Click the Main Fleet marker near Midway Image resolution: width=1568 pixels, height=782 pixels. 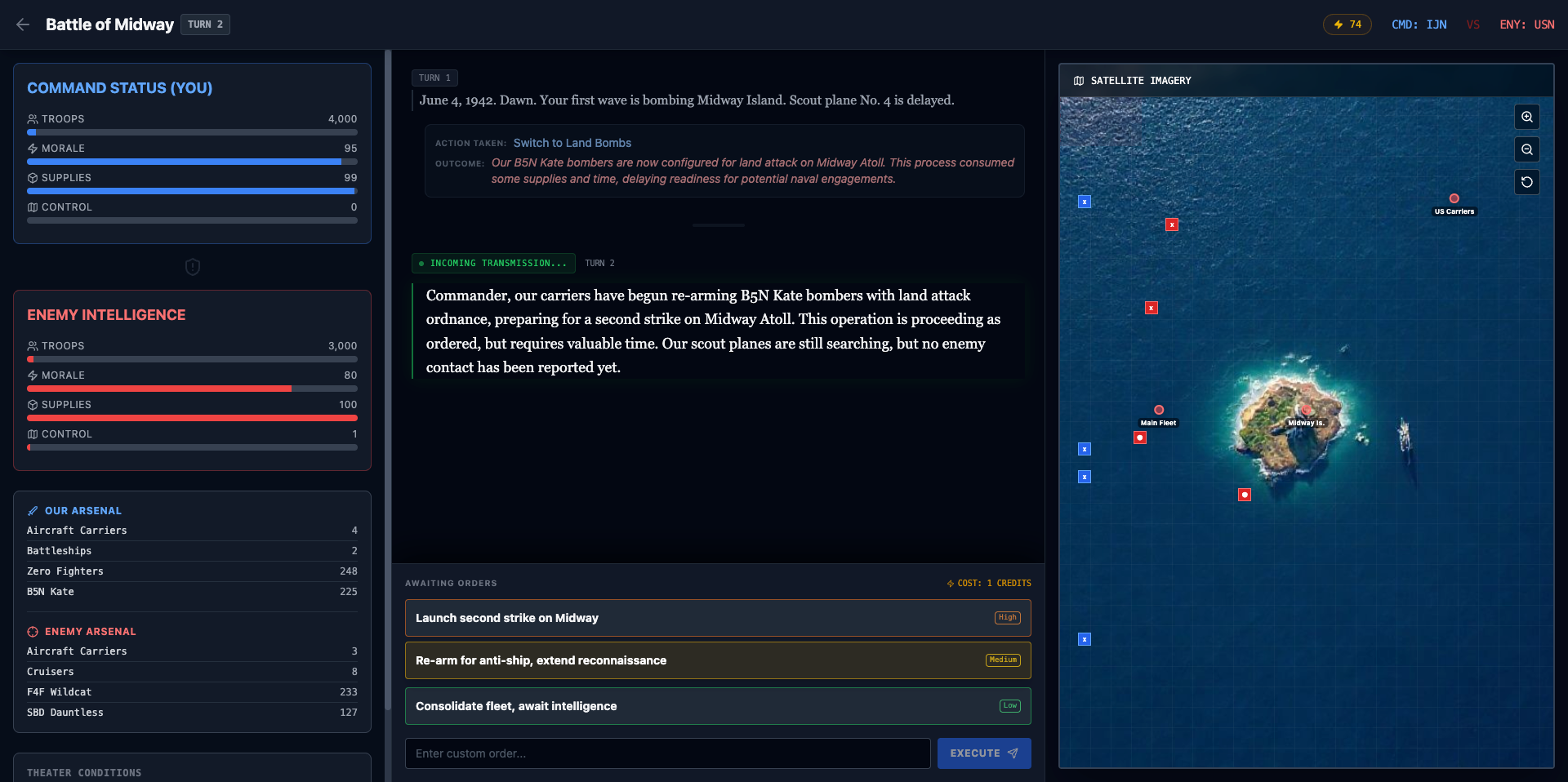coord(1158,411)
